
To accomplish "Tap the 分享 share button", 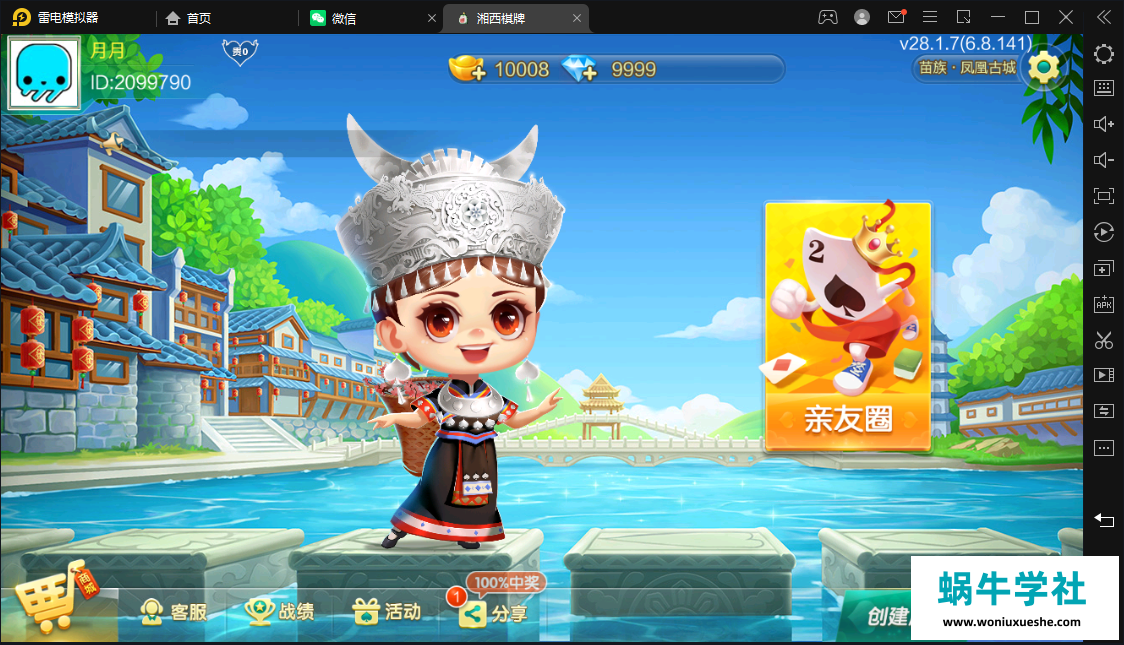I will coord(494,614).
